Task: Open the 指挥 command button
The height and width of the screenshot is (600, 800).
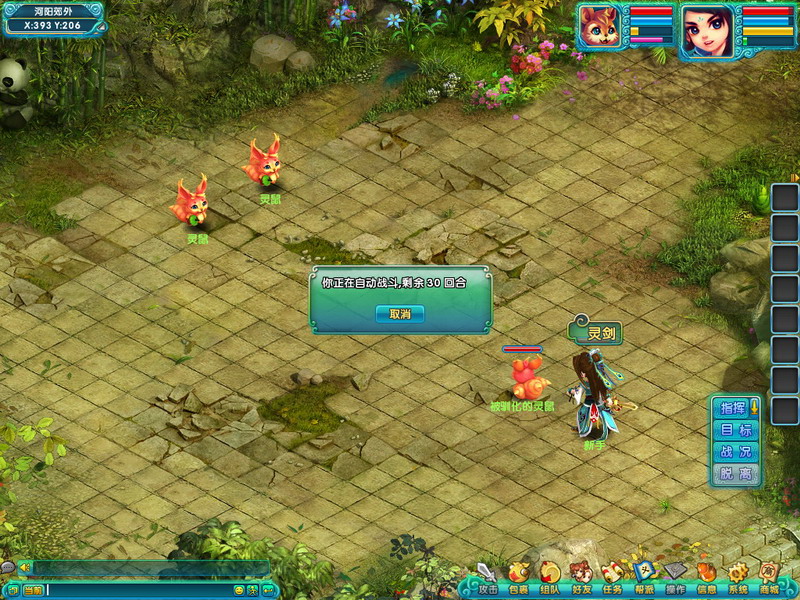Action: pyautogui.click(x=734, y=407)
